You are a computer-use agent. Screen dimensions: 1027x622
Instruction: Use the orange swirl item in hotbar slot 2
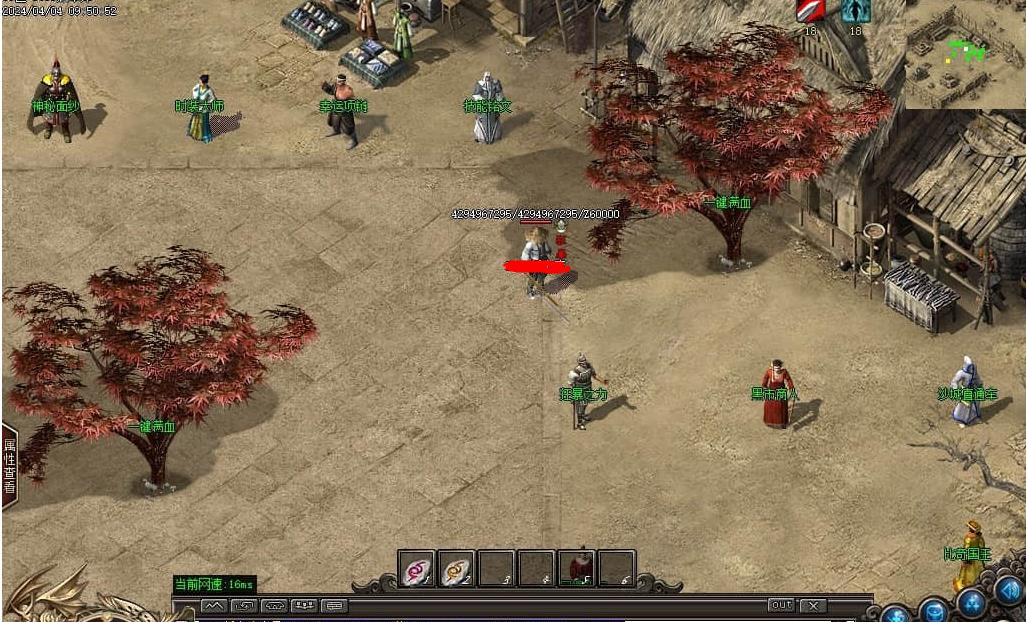(457, 569)
